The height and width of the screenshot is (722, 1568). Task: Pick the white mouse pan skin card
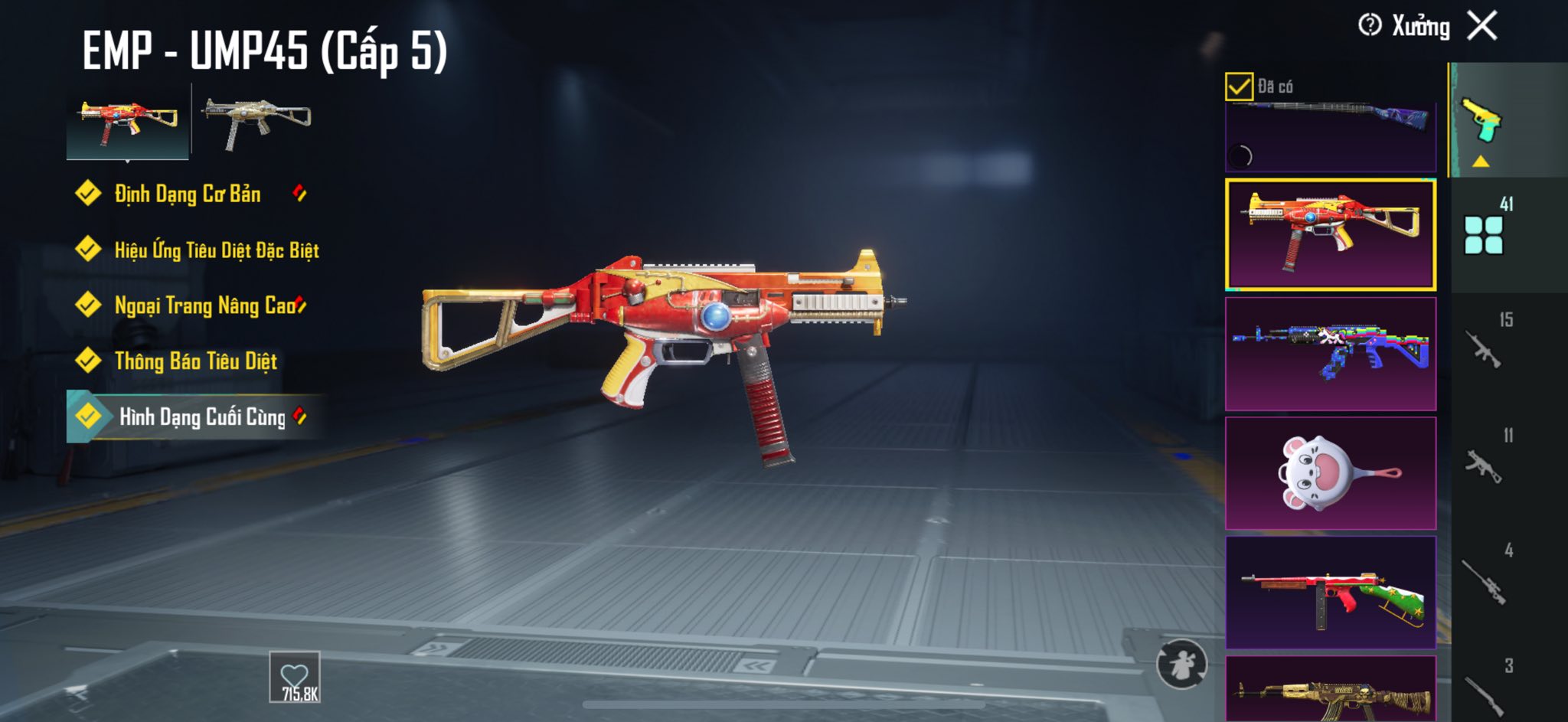pyautogui.click(x=1331, y=473)
